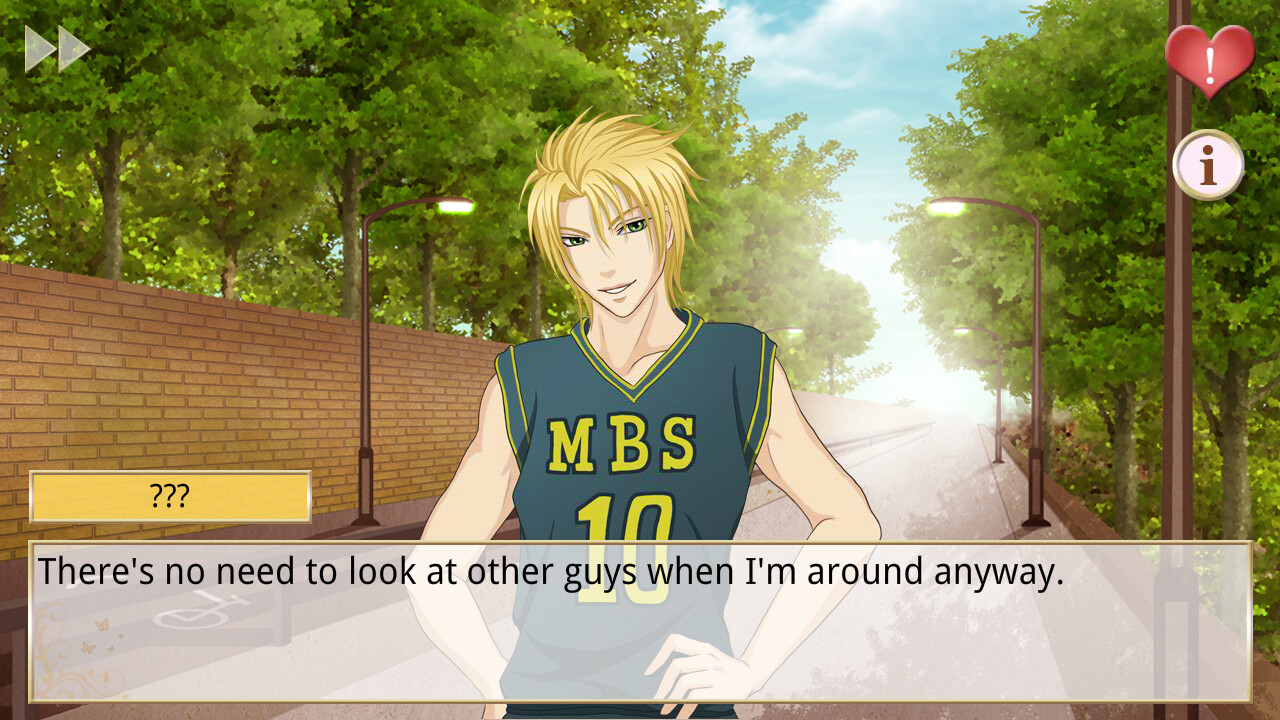Select the golden name plate above the dialogue
This screenshot has height=720, width=1280.
tap(170, 495)
